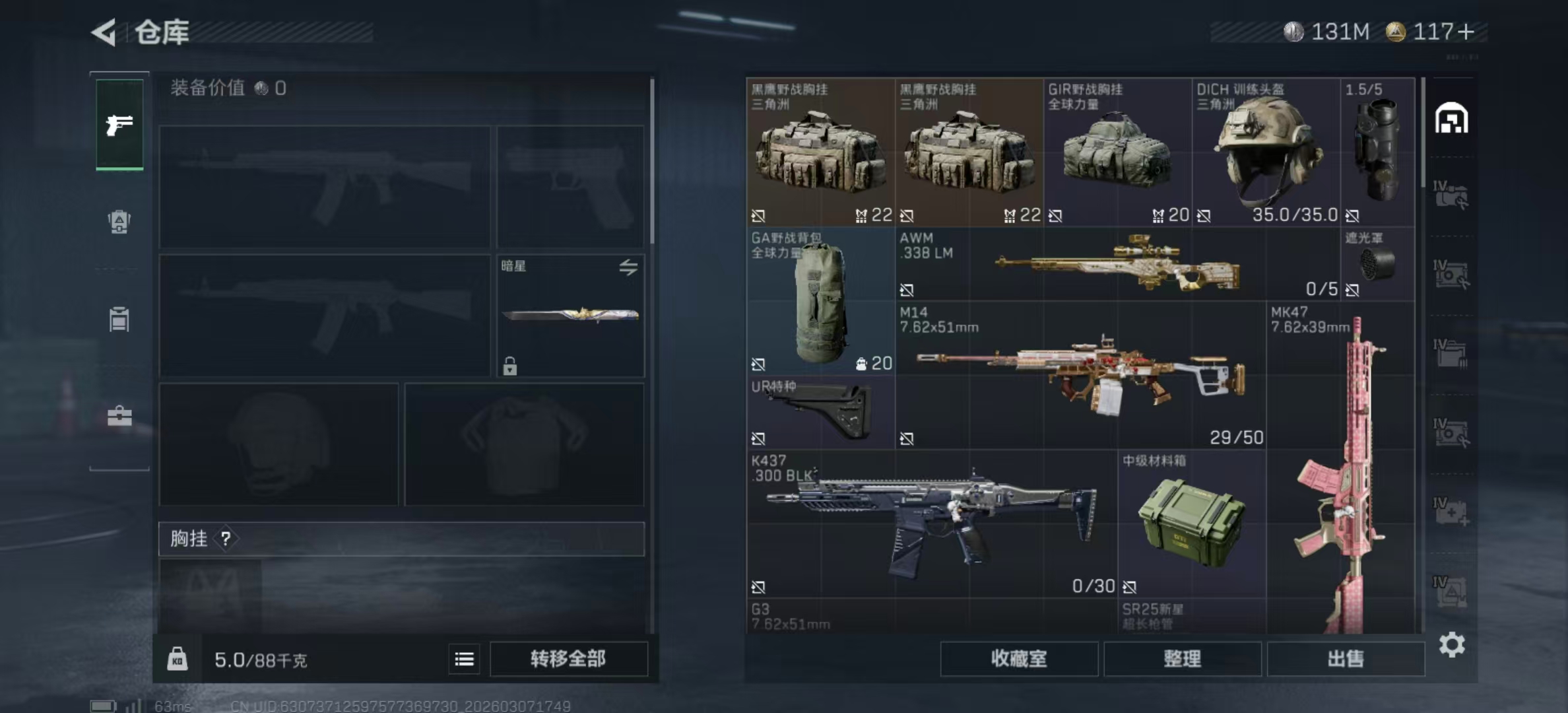Open the gear settings icon
The width and height of the screenshot is (1568, 713).
(1452, 644)
